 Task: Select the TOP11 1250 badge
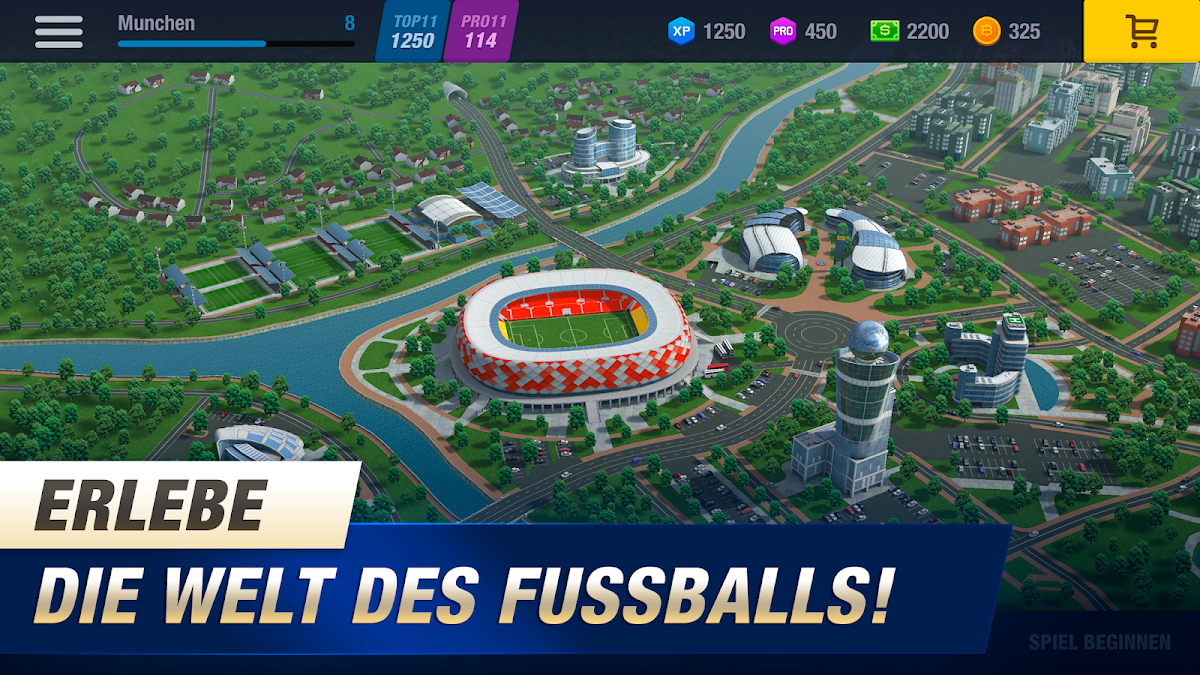(412, 31)
